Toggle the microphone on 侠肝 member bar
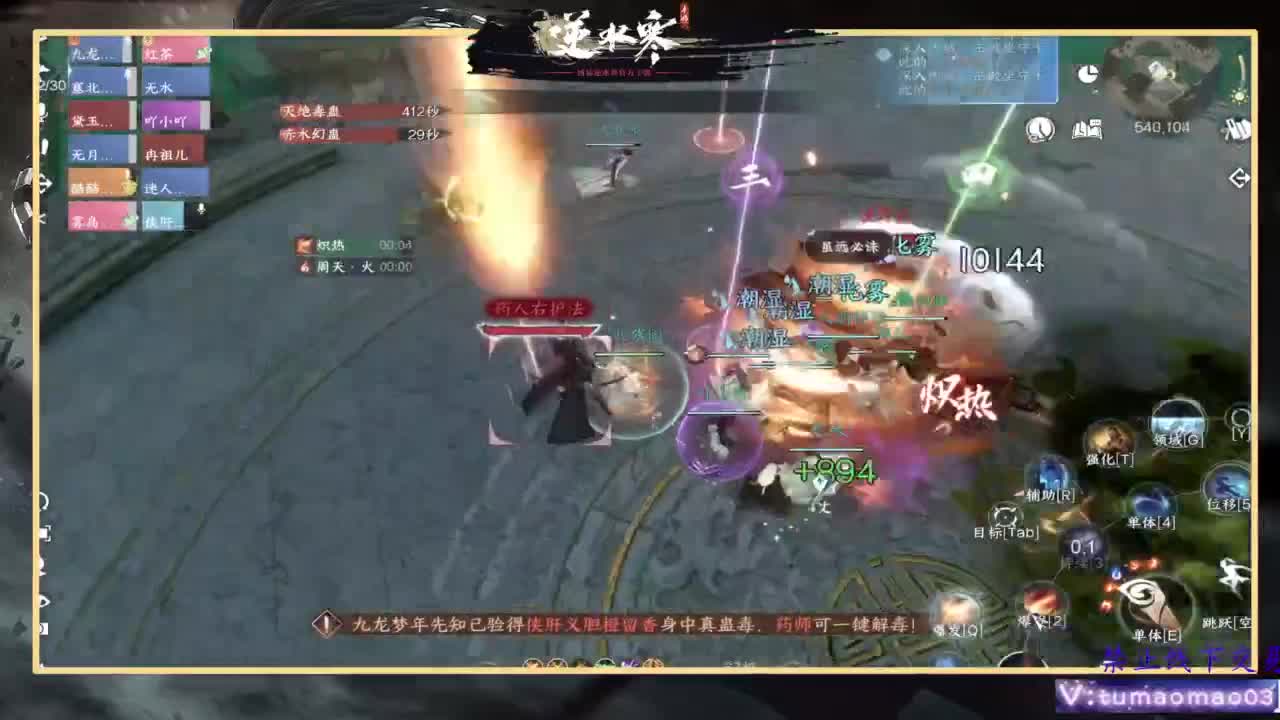The width and height of the screenshot is (1280, 720). pos(200,209)
